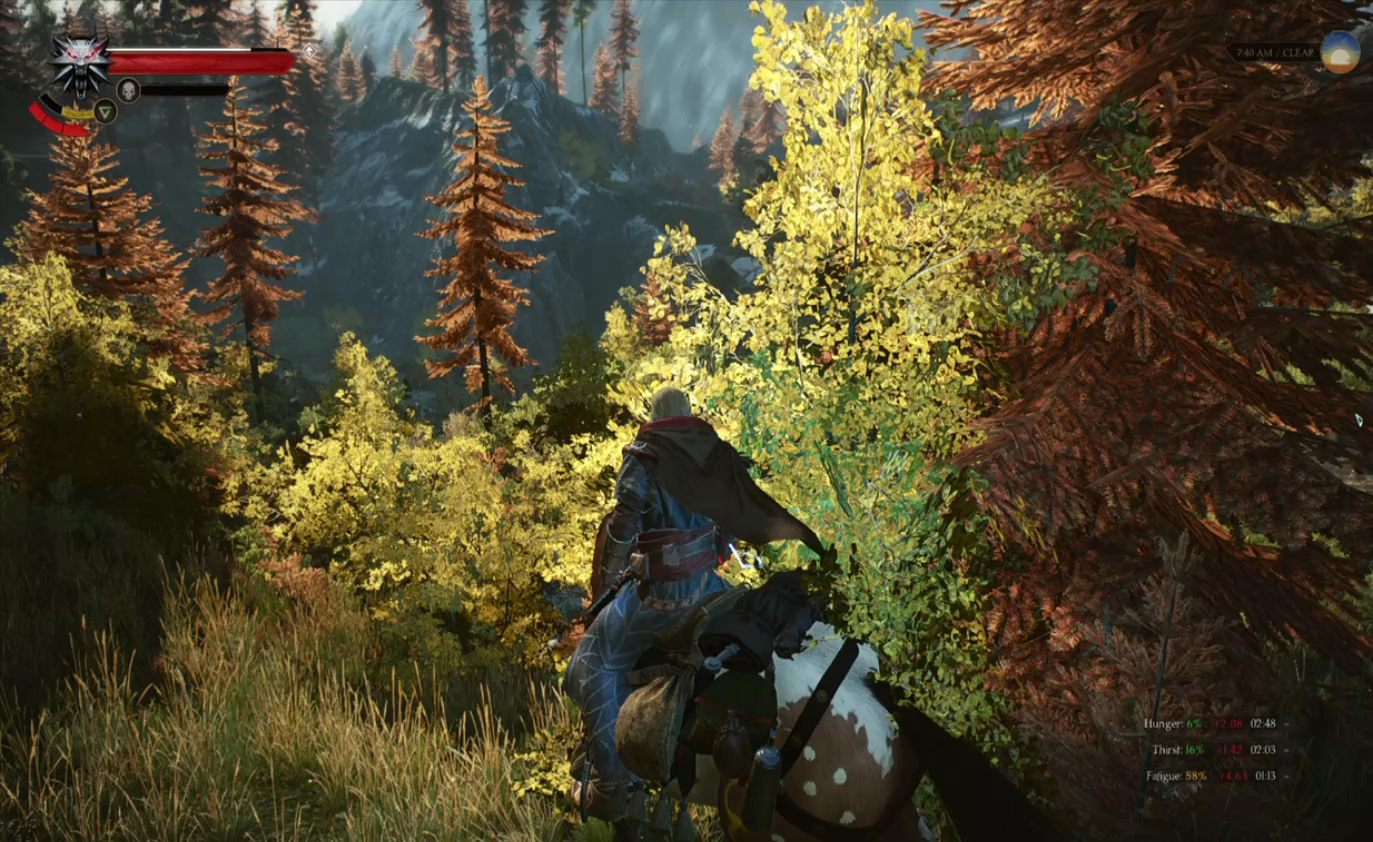
Task: Select the green triangle sign icon
Action: pyautogui.click(x=106, y=111)
